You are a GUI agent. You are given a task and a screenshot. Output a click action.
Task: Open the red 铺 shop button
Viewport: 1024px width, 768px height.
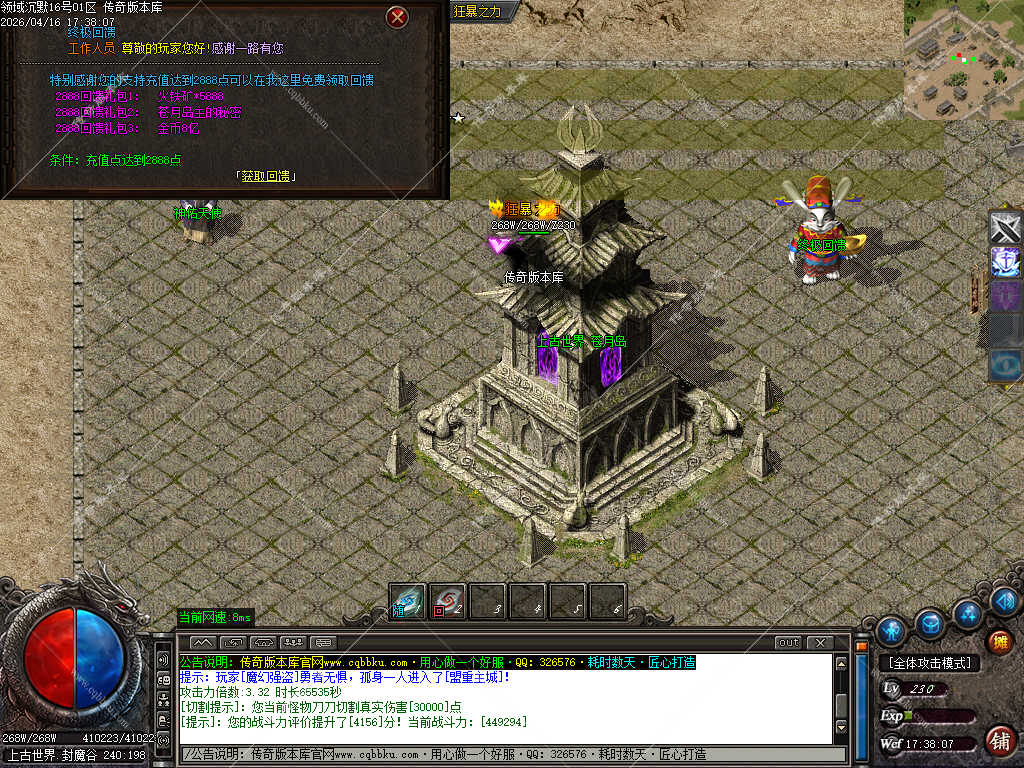pos(999,740)
